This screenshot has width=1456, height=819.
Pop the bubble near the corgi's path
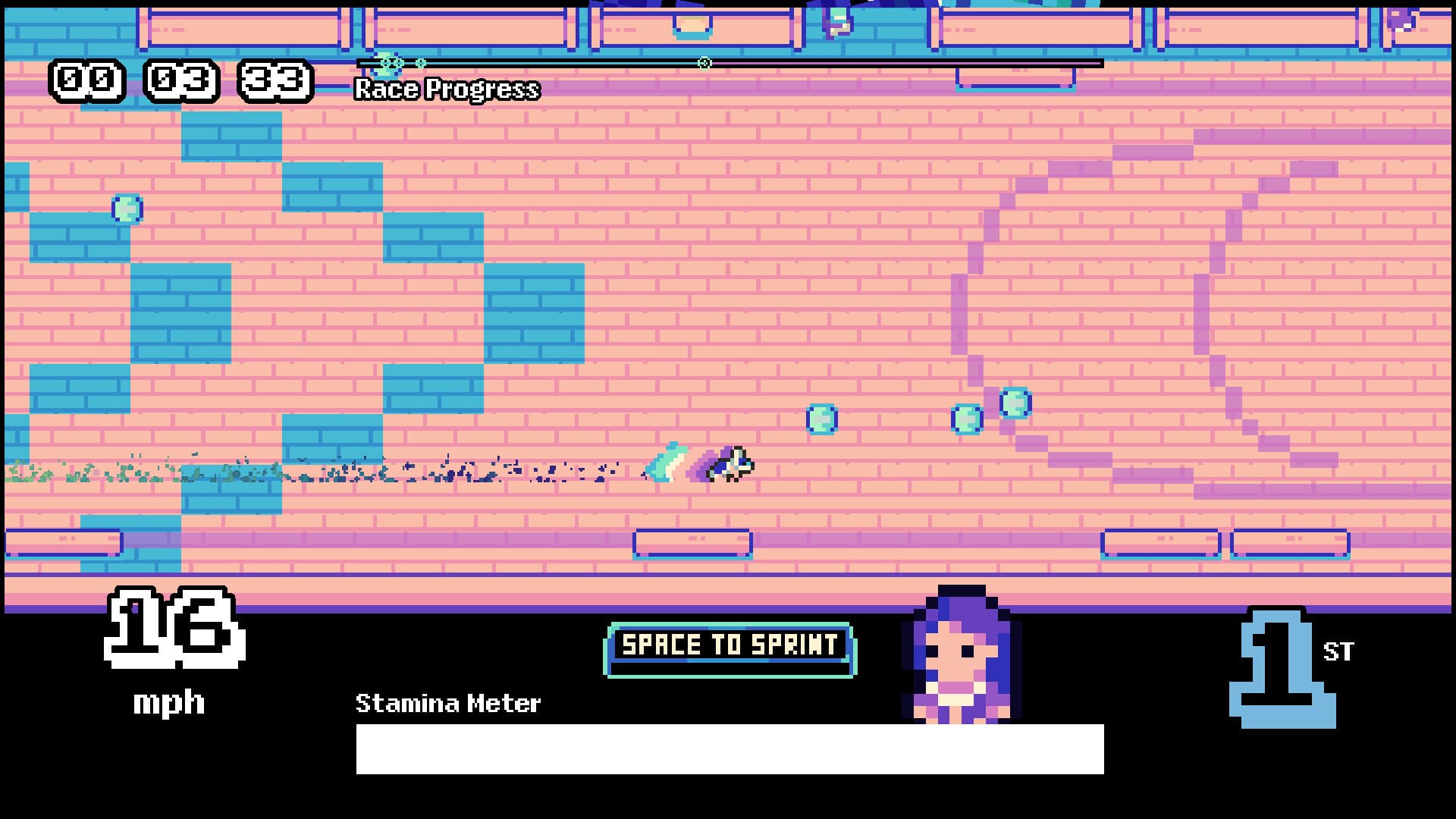[823, 419]
